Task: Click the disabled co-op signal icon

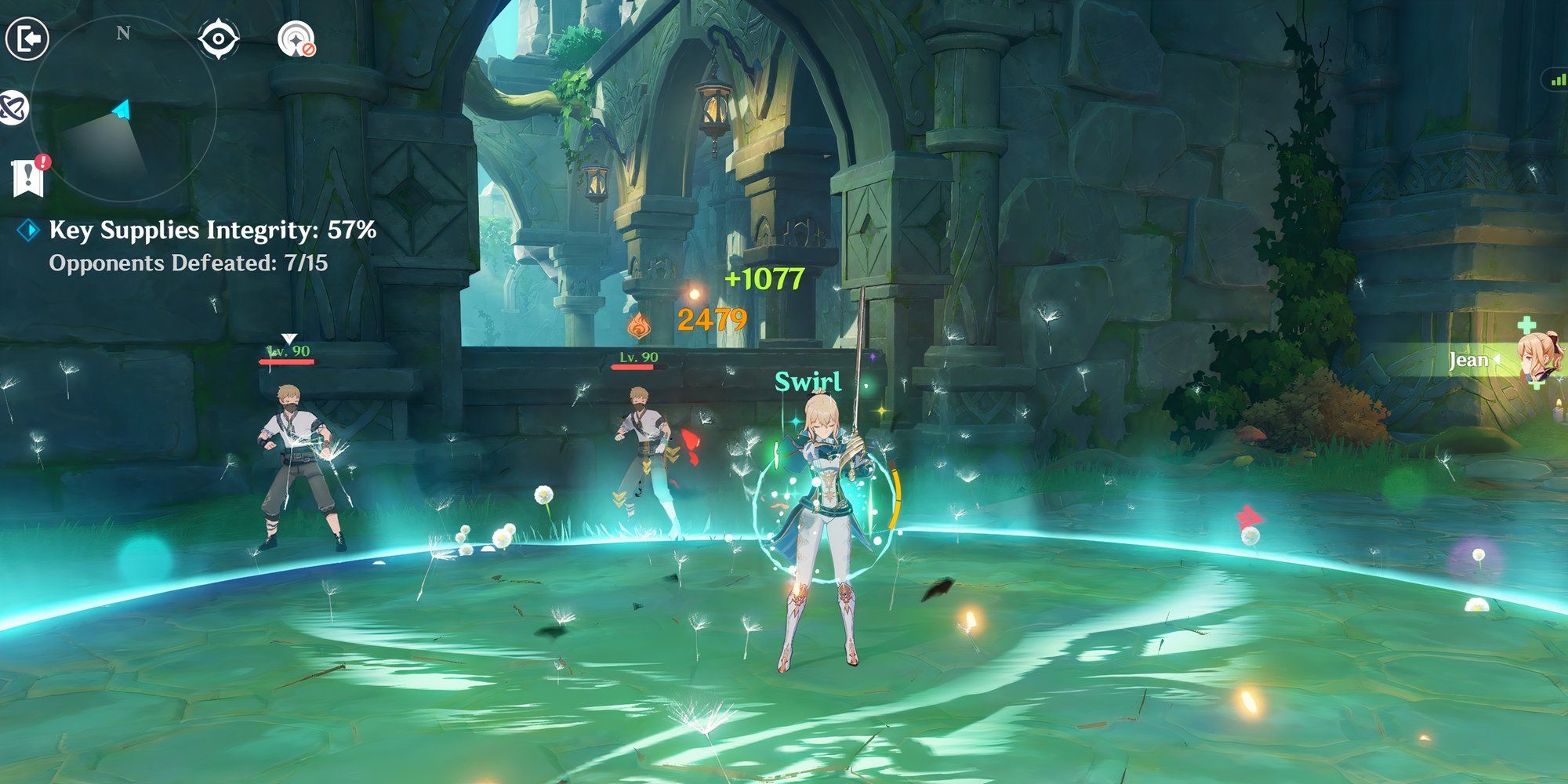Action: pyautogui.click(x=296, y=39)
